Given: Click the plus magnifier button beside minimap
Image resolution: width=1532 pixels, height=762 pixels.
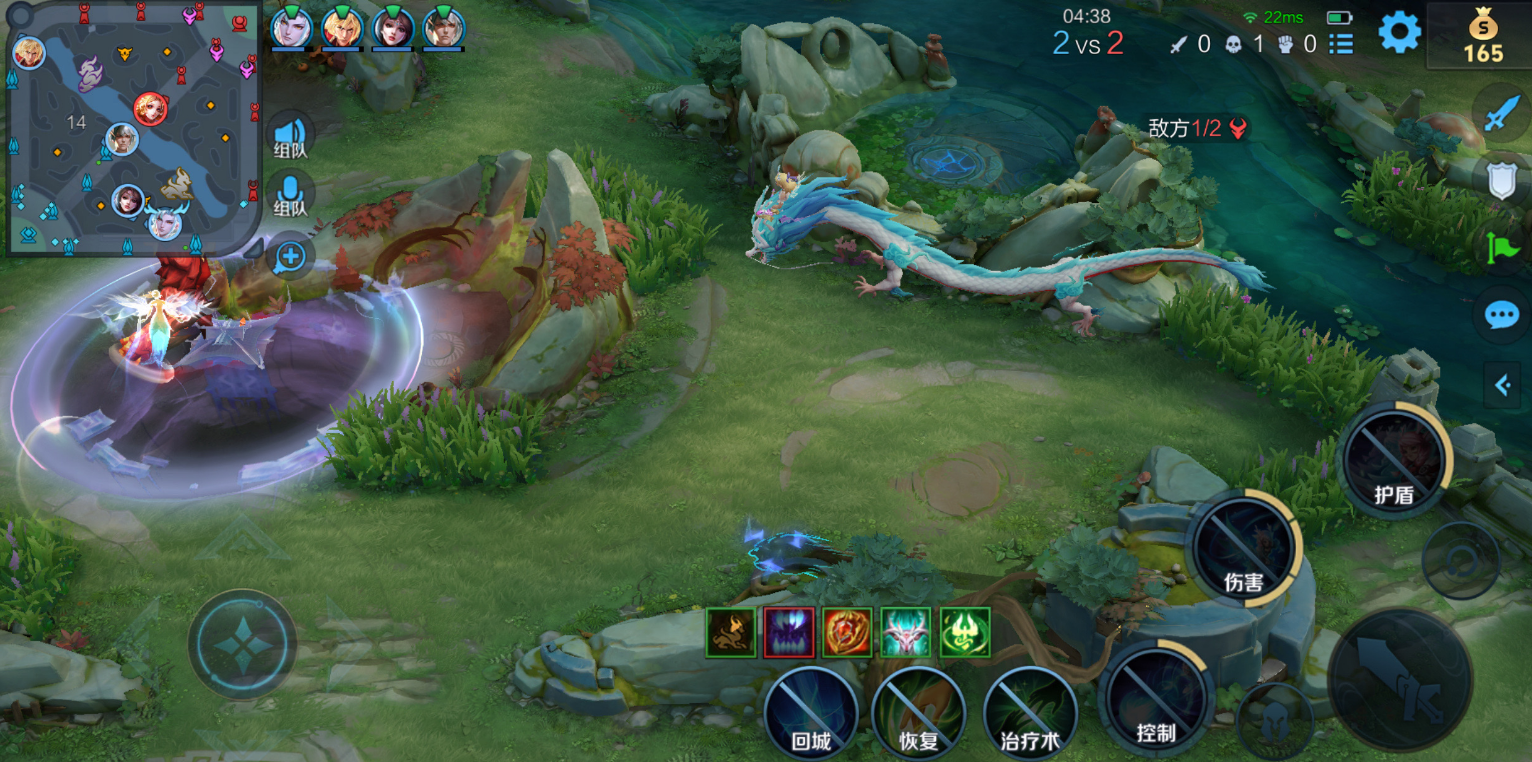Looking at the screenshot, I should 290,257.
